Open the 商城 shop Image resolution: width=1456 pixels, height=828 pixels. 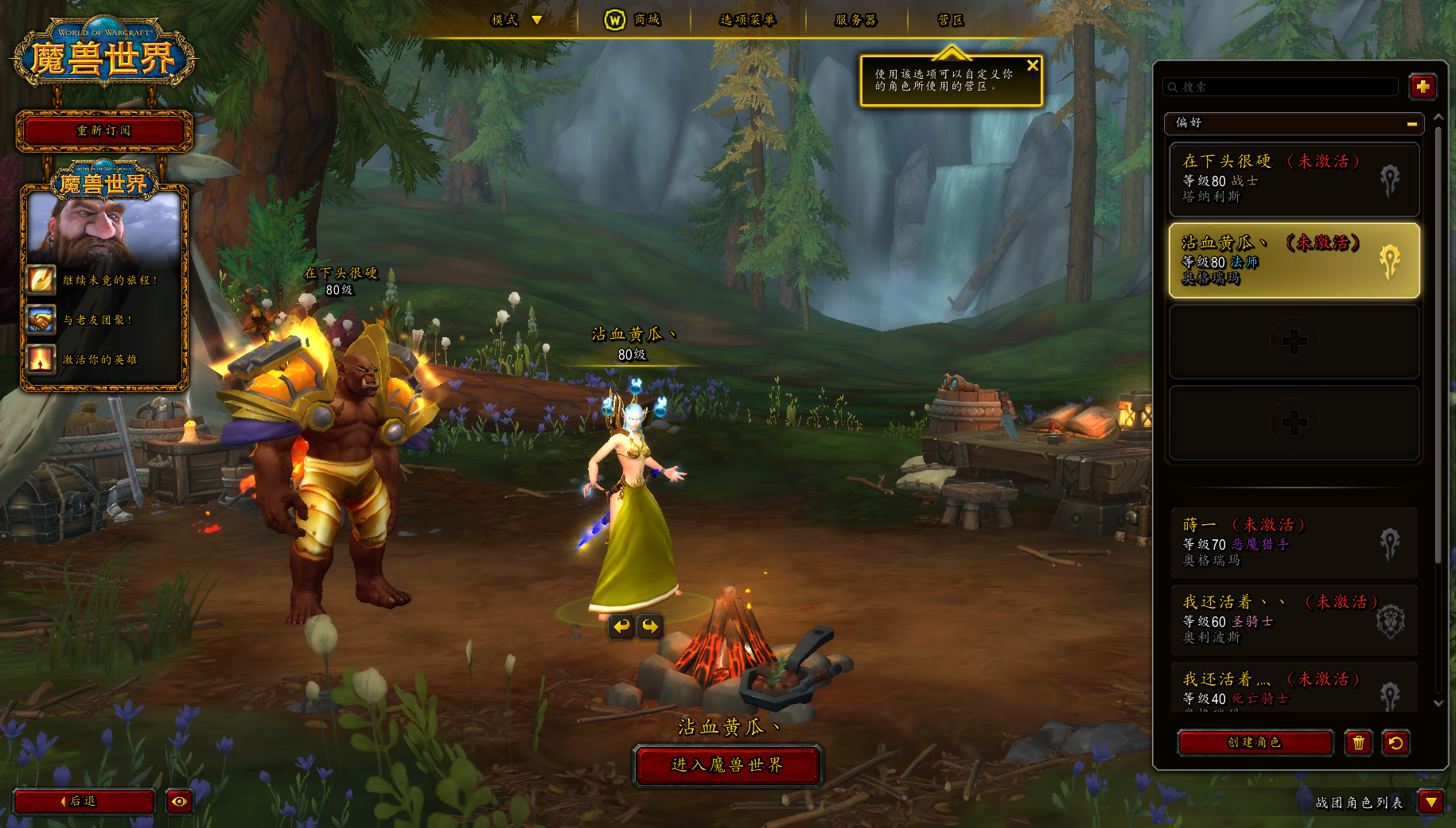tap(633, 20)
